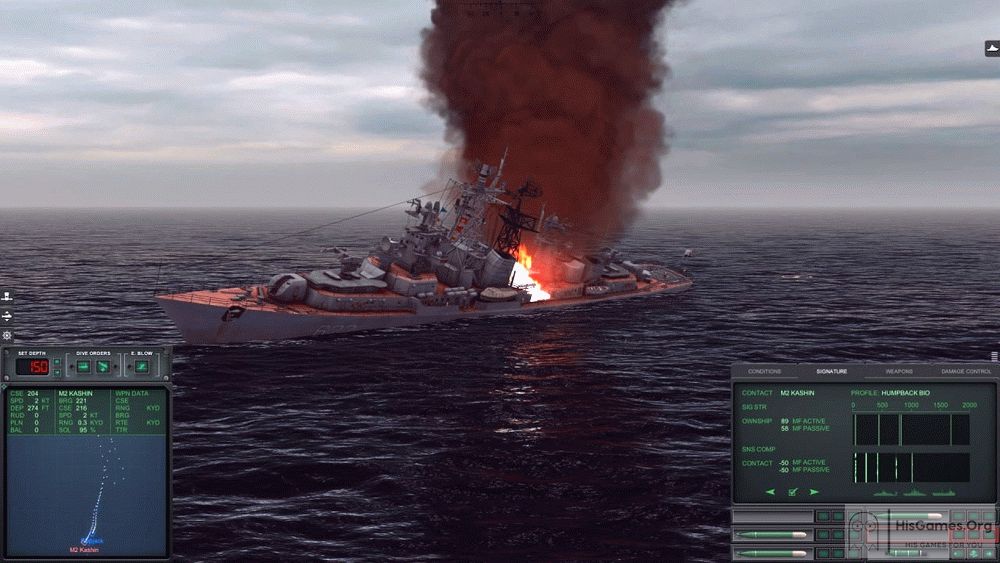Click the submarine icon above the arrows icon

tap(7, 296)
